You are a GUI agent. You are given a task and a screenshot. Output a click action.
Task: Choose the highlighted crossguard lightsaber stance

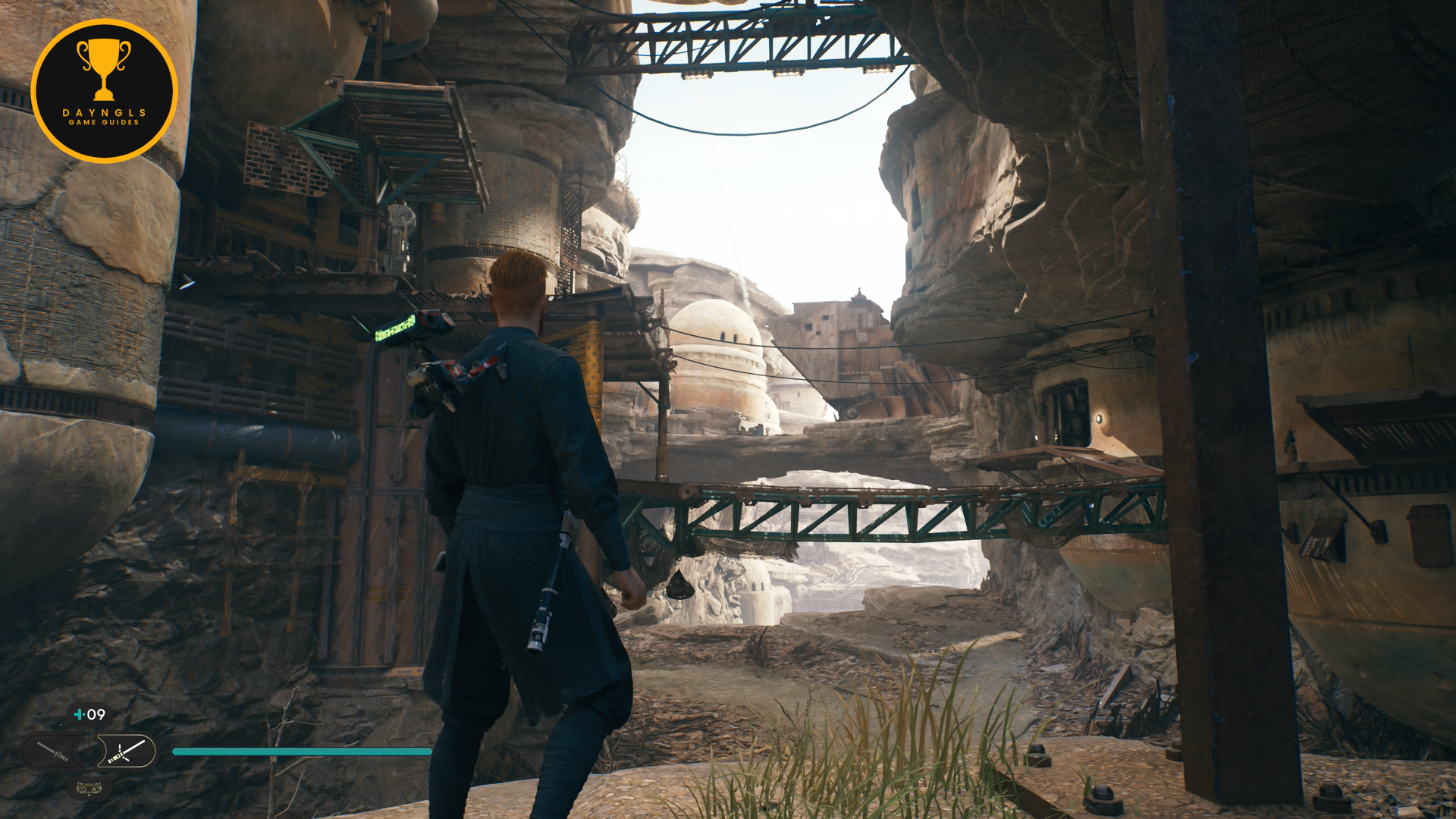126,752
